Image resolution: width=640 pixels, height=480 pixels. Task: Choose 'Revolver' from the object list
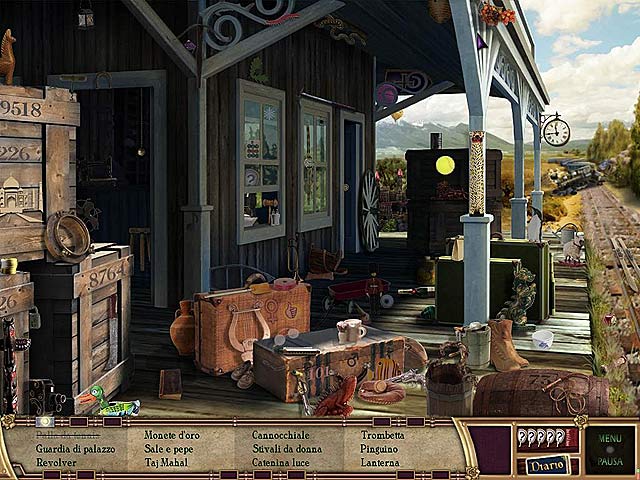pos(56,463)
